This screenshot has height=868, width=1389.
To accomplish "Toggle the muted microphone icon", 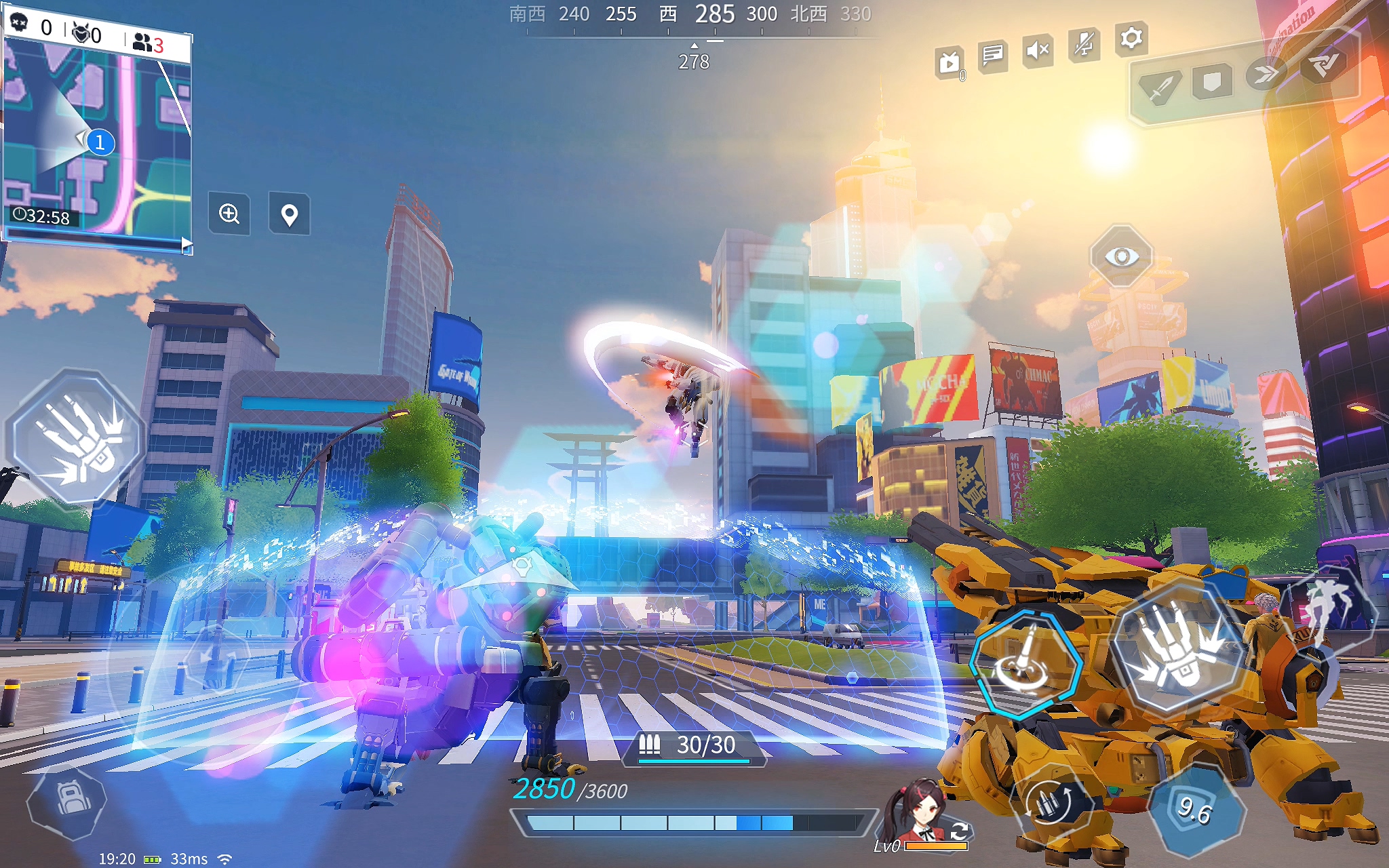I will point(1084,45).
